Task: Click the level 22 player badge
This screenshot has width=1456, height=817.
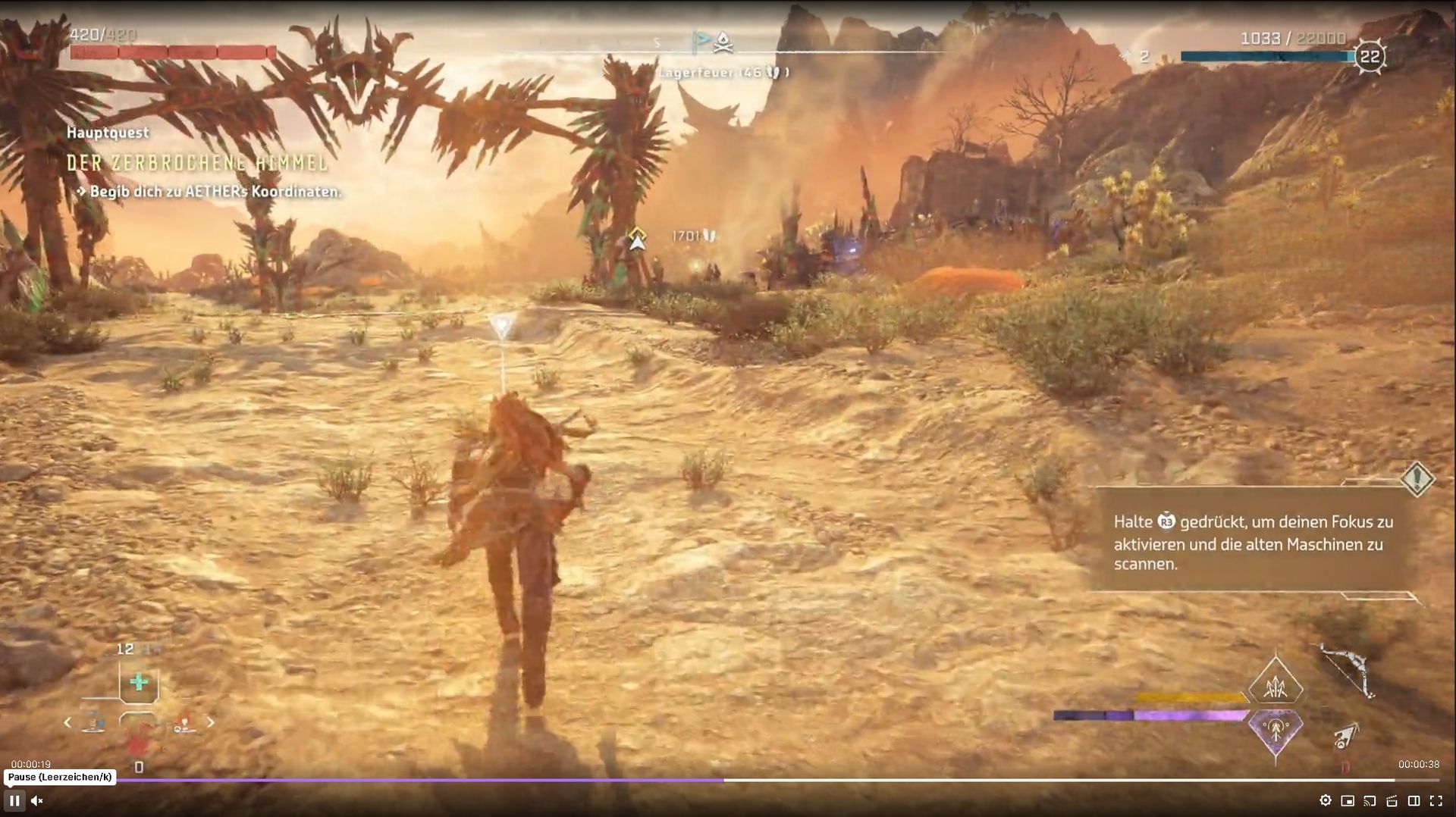Action: pos(1370,57)
